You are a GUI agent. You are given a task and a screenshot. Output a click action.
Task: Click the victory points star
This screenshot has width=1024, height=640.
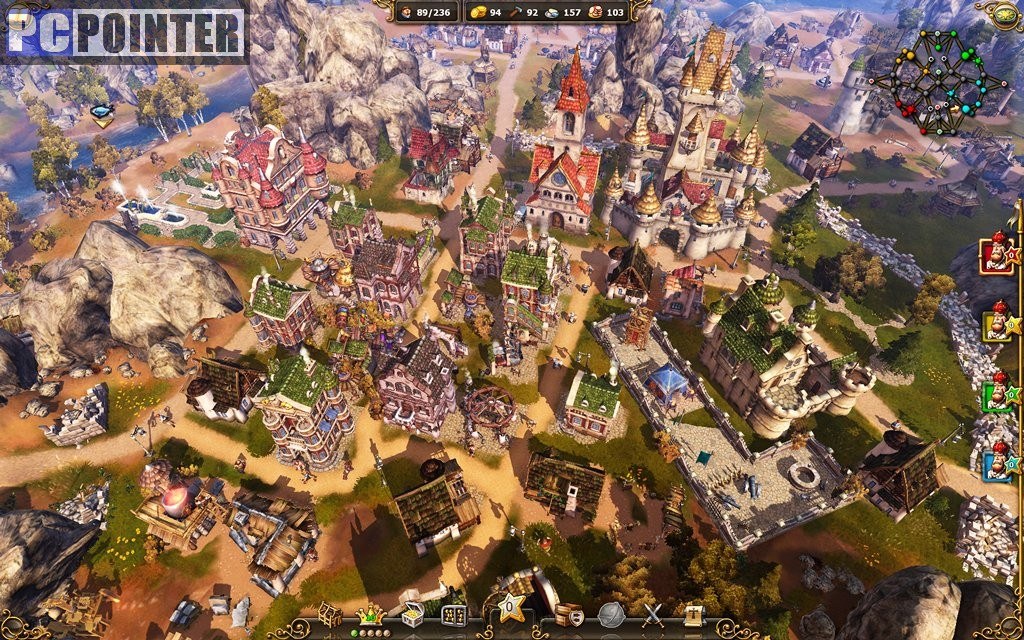point(511,606)
